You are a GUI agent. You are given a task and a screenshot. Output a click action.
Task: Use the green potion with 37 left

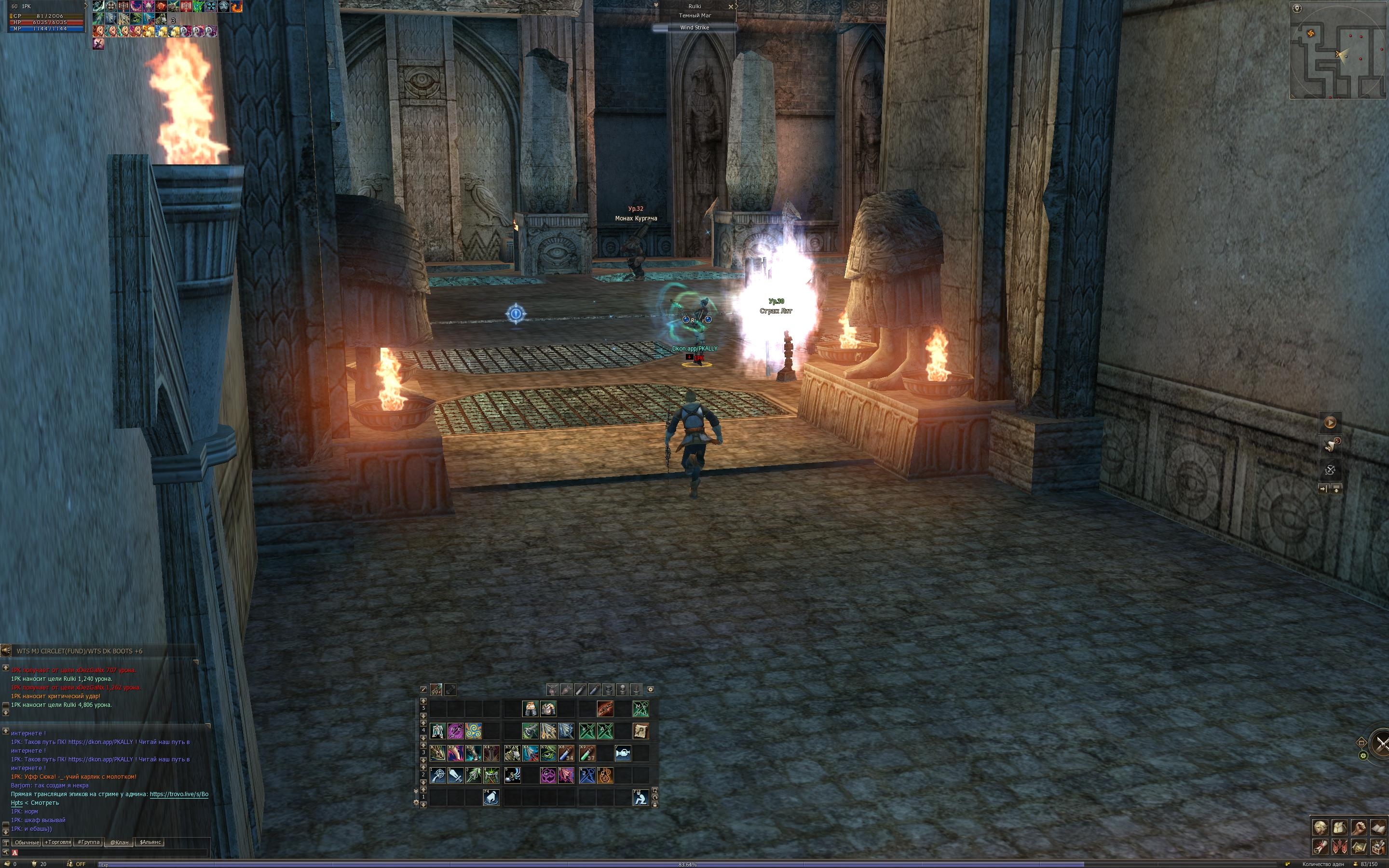pos(587,753)
